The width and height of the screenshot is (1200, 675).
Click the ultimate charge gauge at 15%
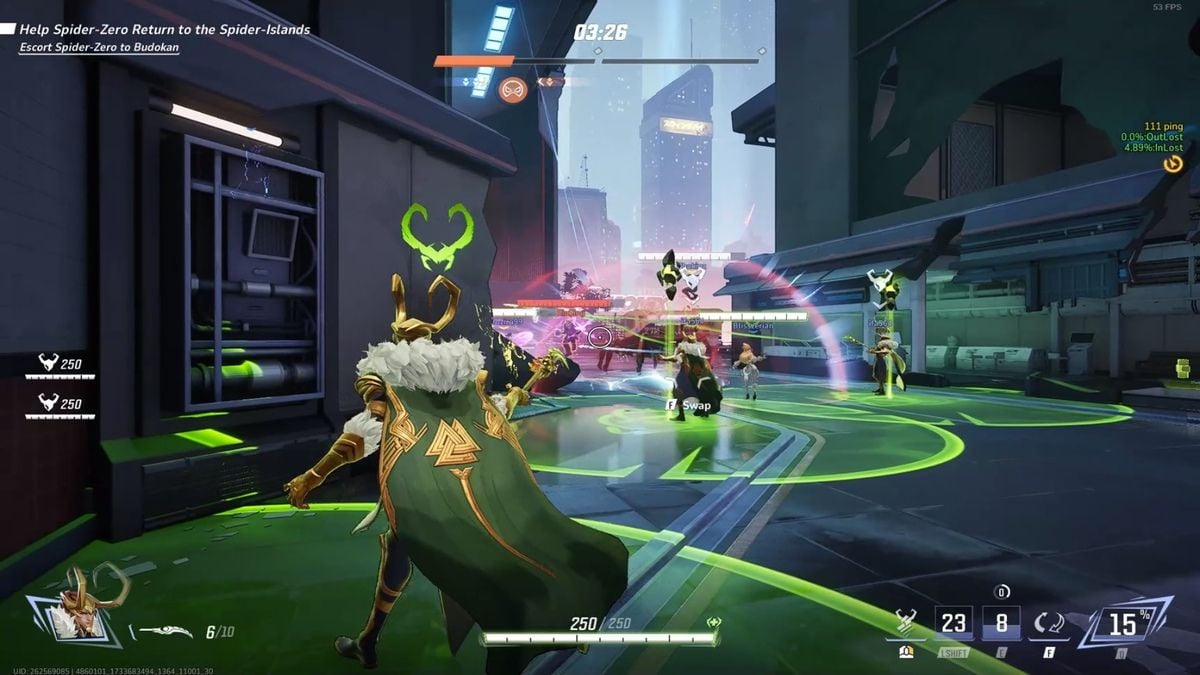(1124, 624)
